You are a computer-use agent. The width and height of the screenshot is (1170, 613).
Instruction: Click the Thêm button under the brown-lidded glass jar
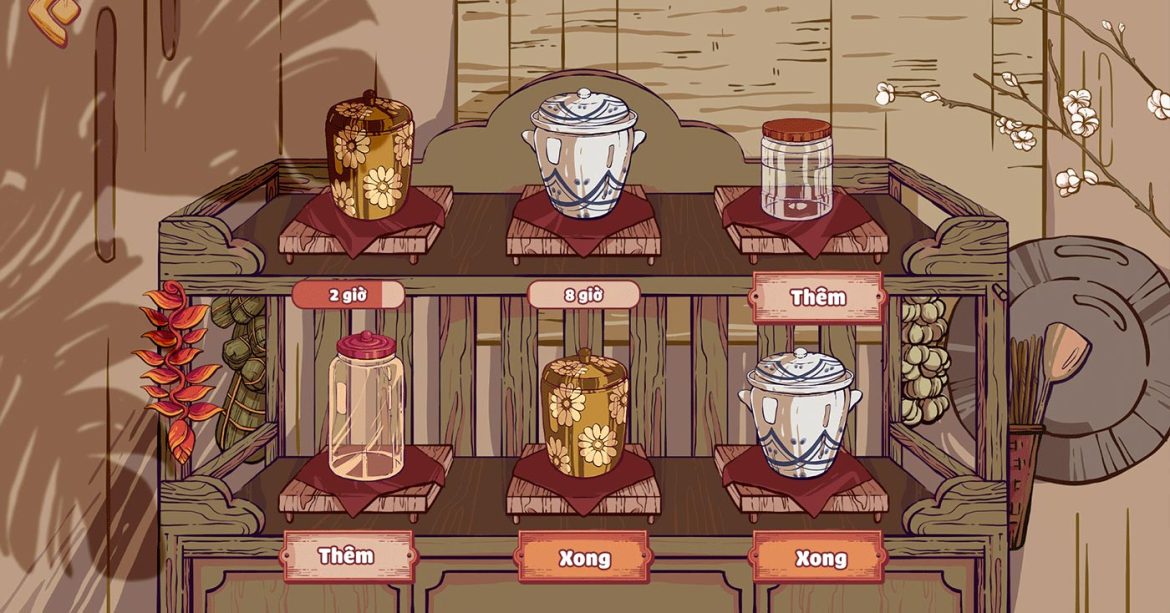coord(816,297)
